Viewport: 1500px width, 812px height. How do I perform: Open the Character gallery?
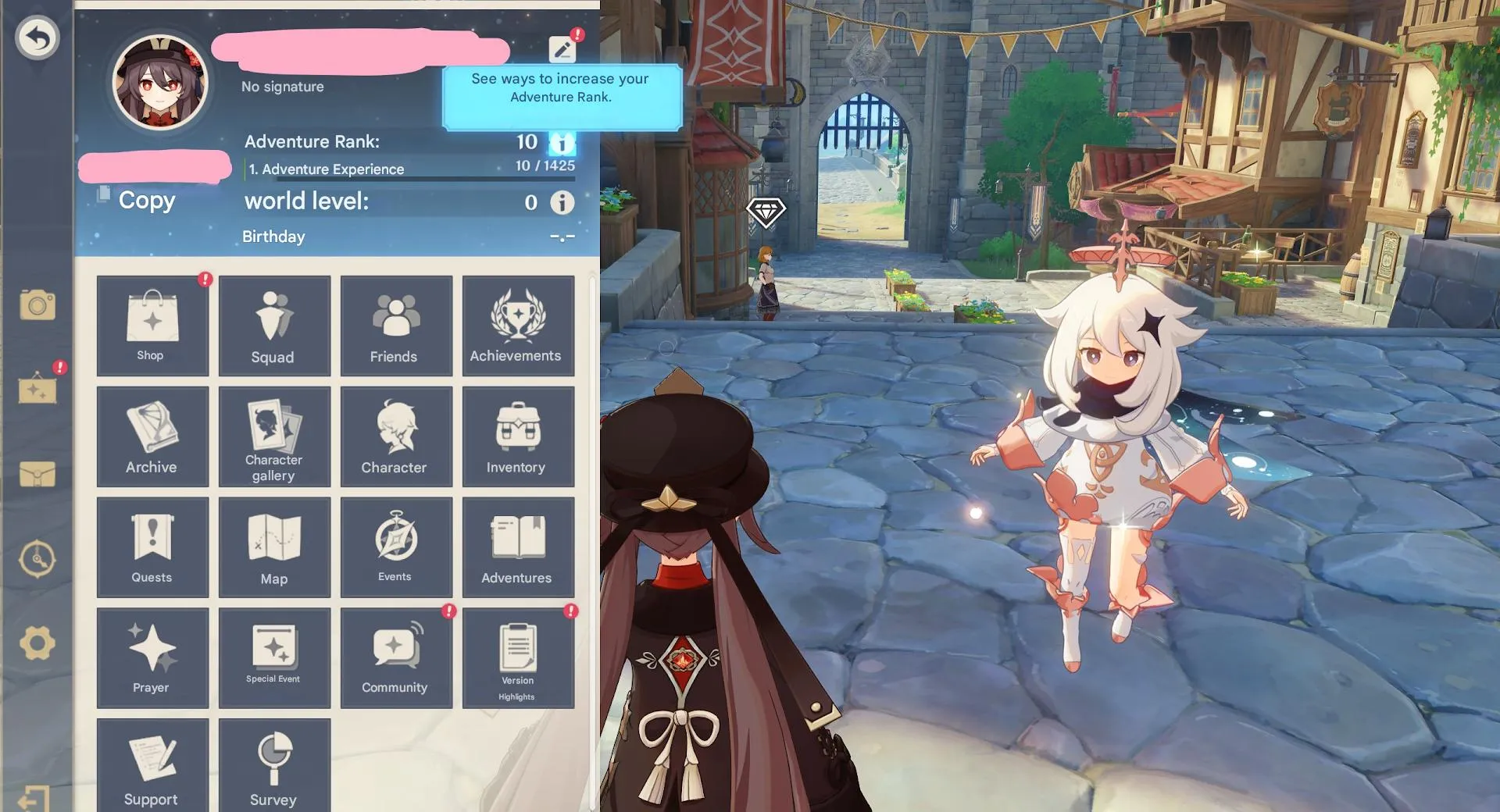pyautogui.click(x=274, y=436)
